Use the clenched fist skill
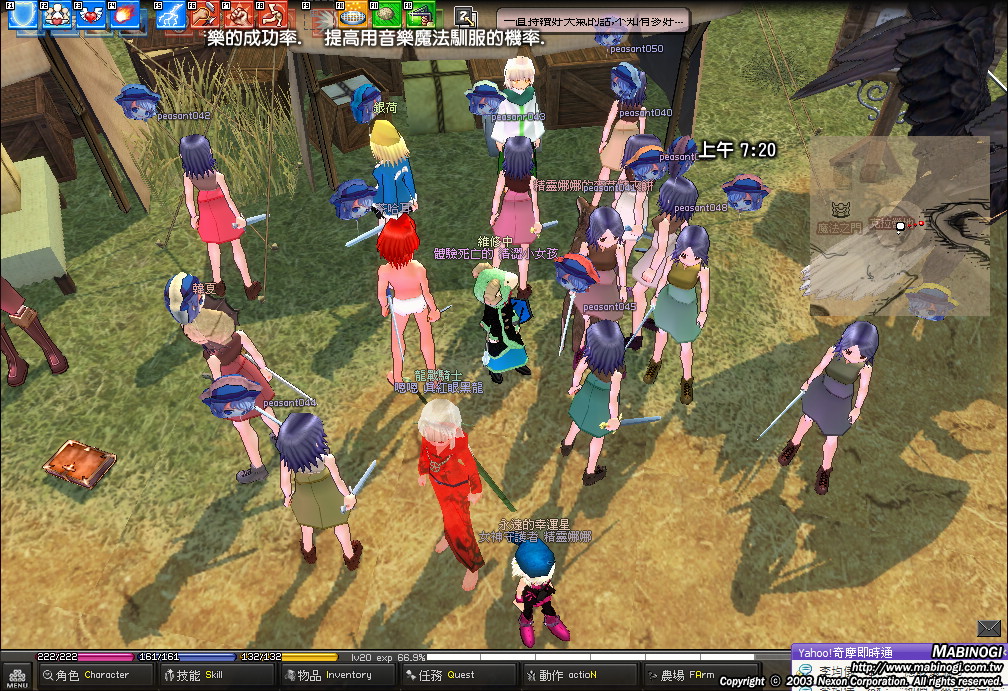The width and height of the screenshot is (1008, 691). coord(238,15)
